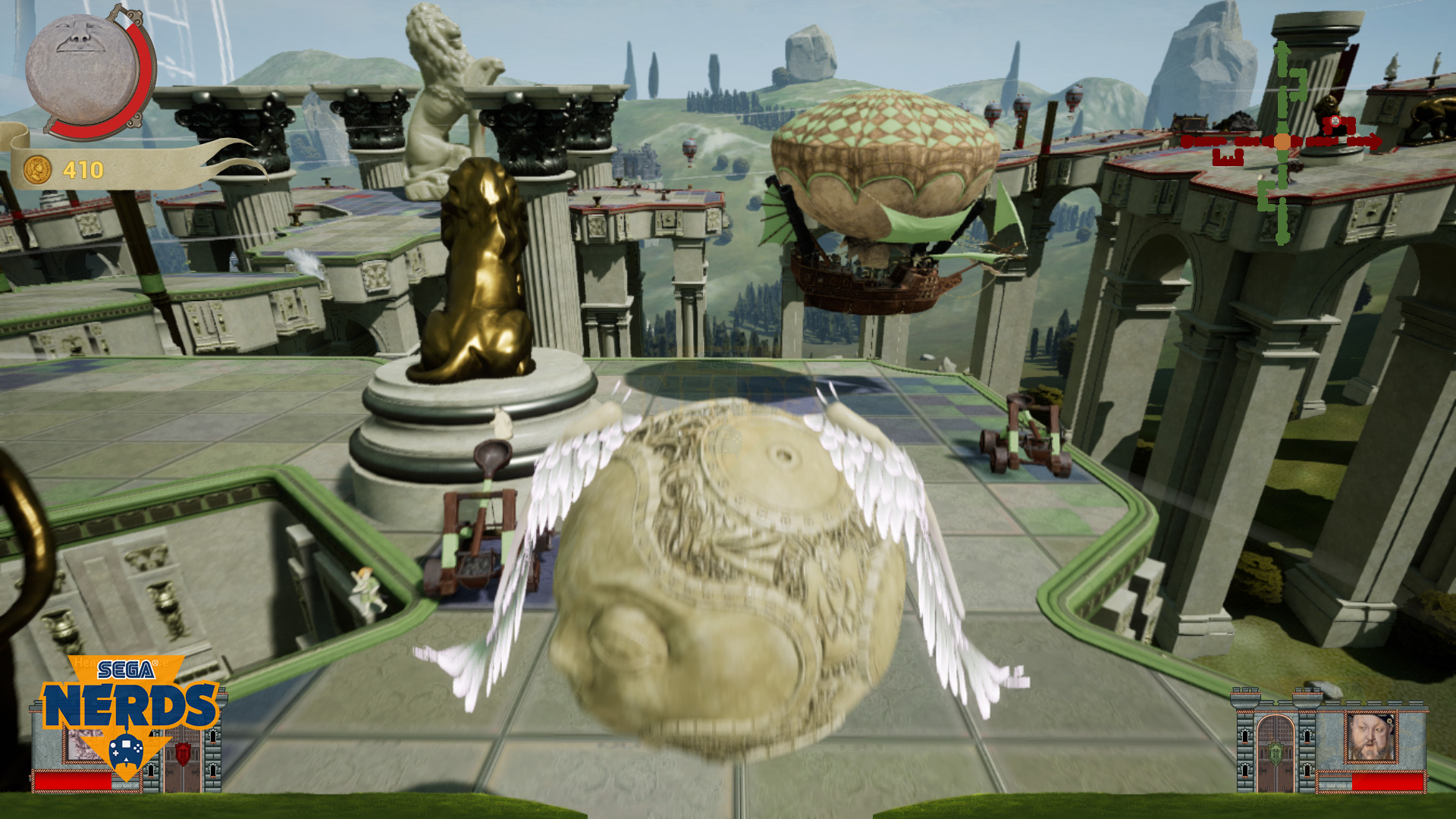The height and width of the screenshot is (819, 1456).
Task: Select the red and green track minimap
Action: tap(1283, 143)
